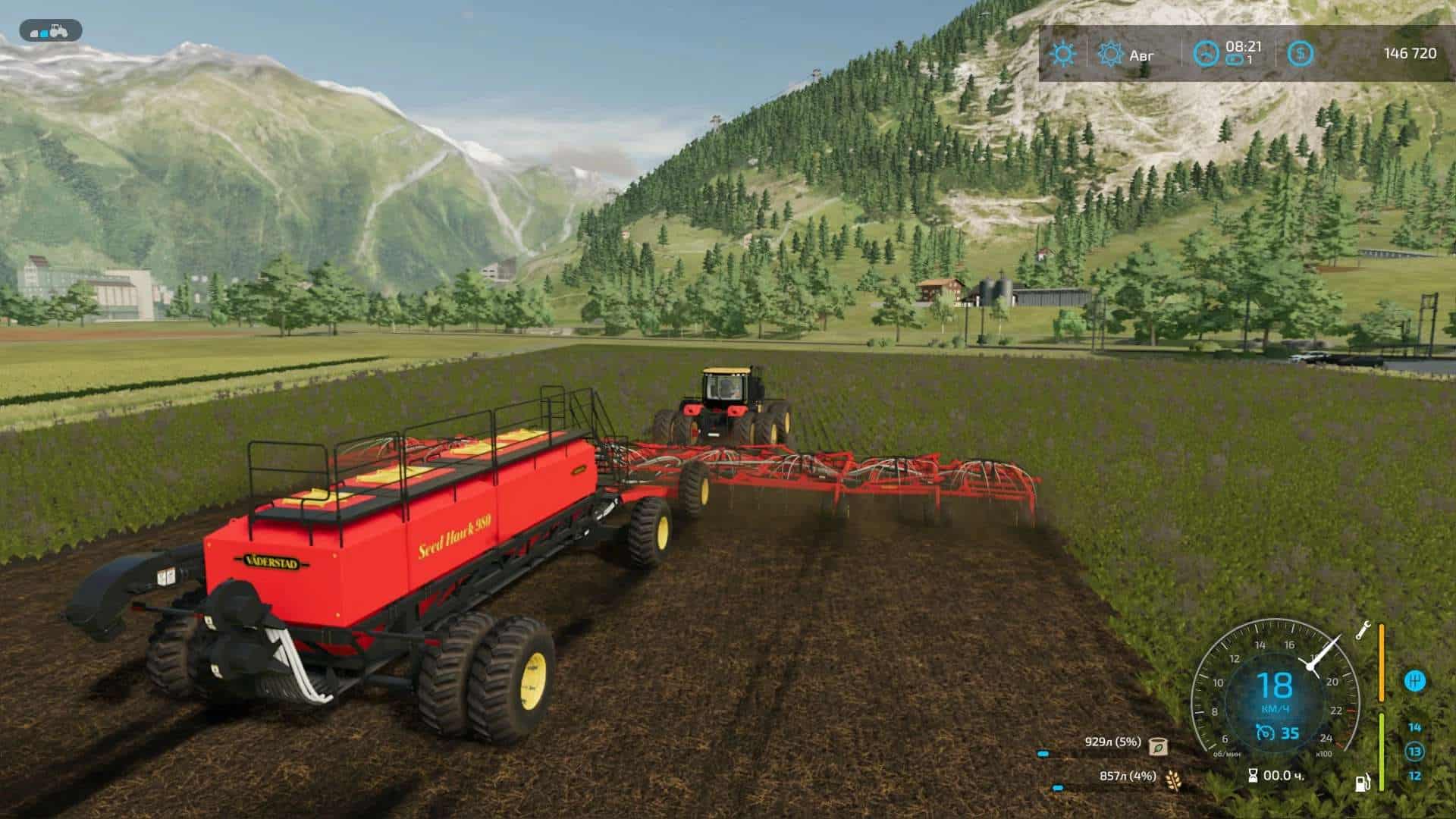
Task: Click the hourglass operating hours icon
Action: point(1253,775)
